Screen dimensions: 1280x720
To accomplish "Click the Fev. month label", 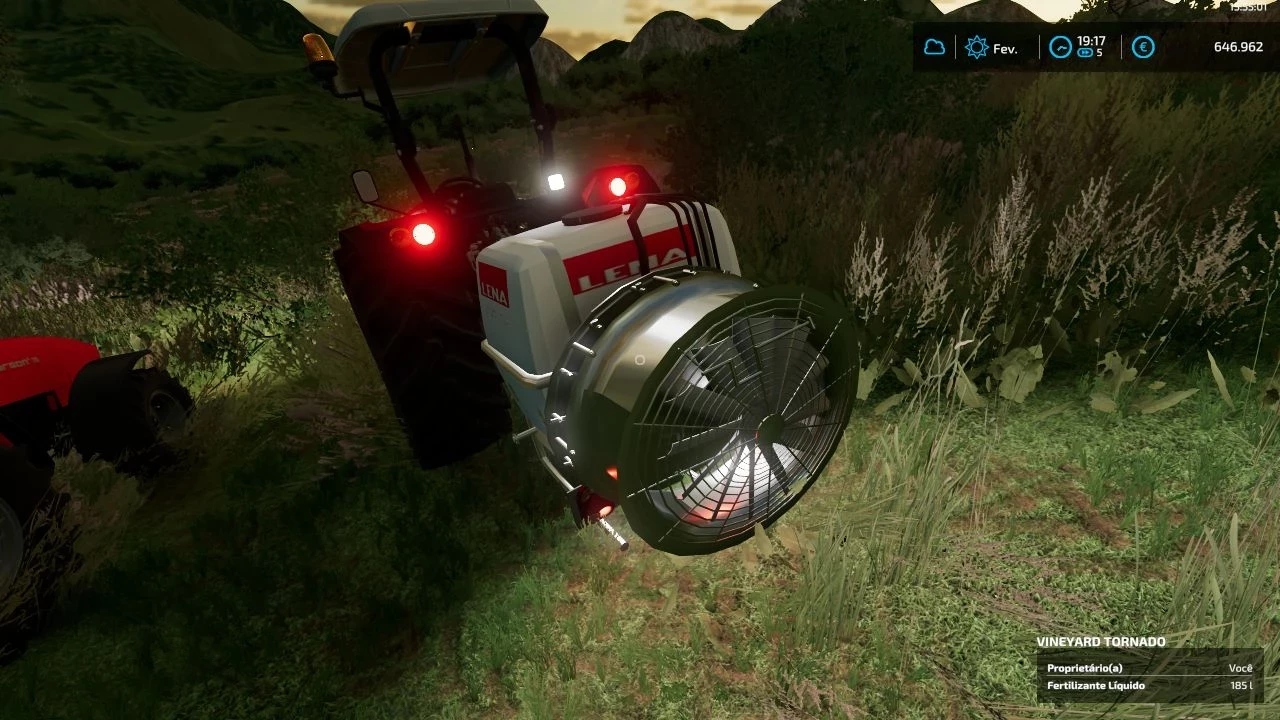I will pos(1005,48).
